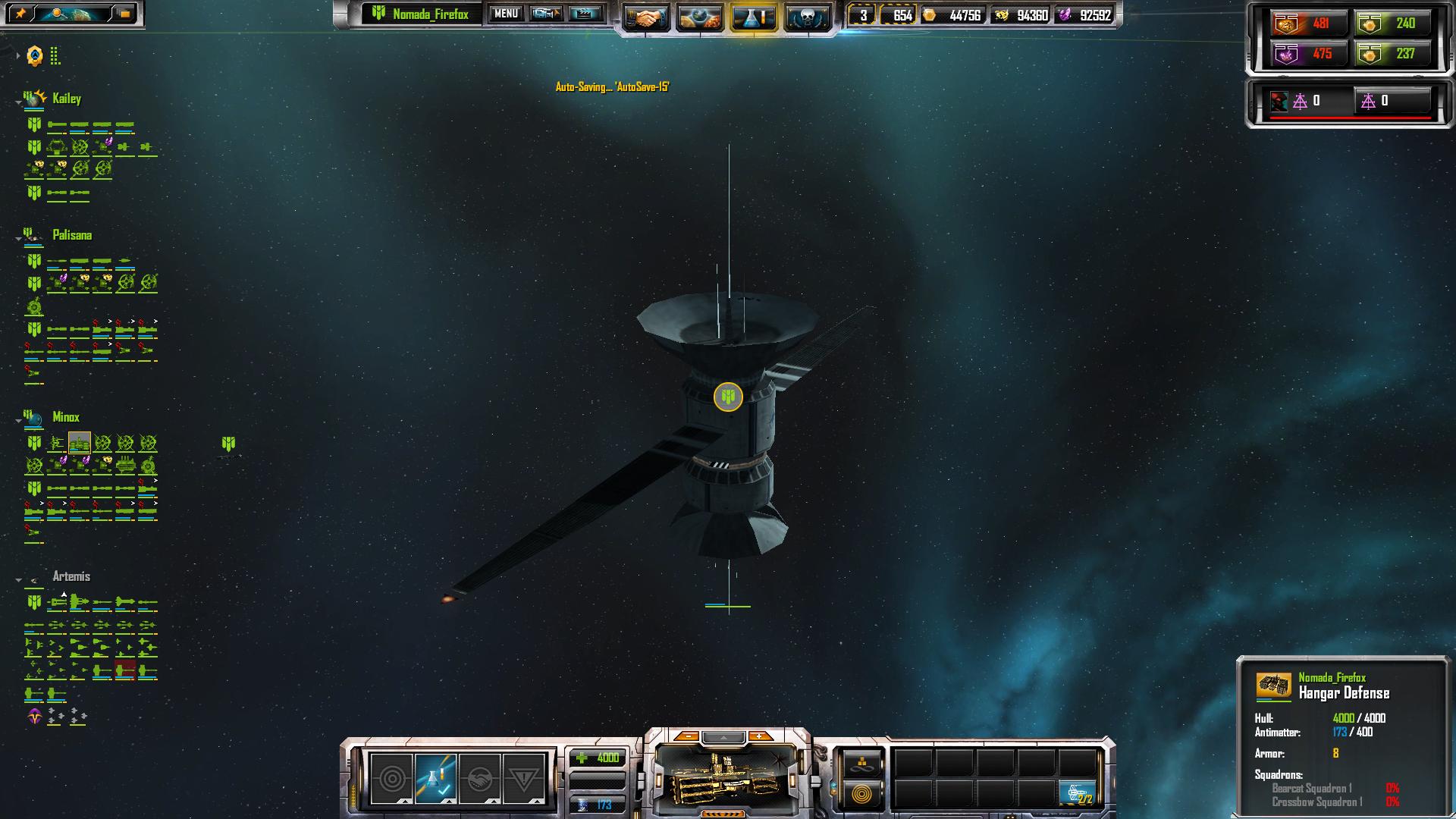Select the Artemis entry in the empire tree
The height and width of the screenshot is (819, 1456).
click(x=71, y=576)
